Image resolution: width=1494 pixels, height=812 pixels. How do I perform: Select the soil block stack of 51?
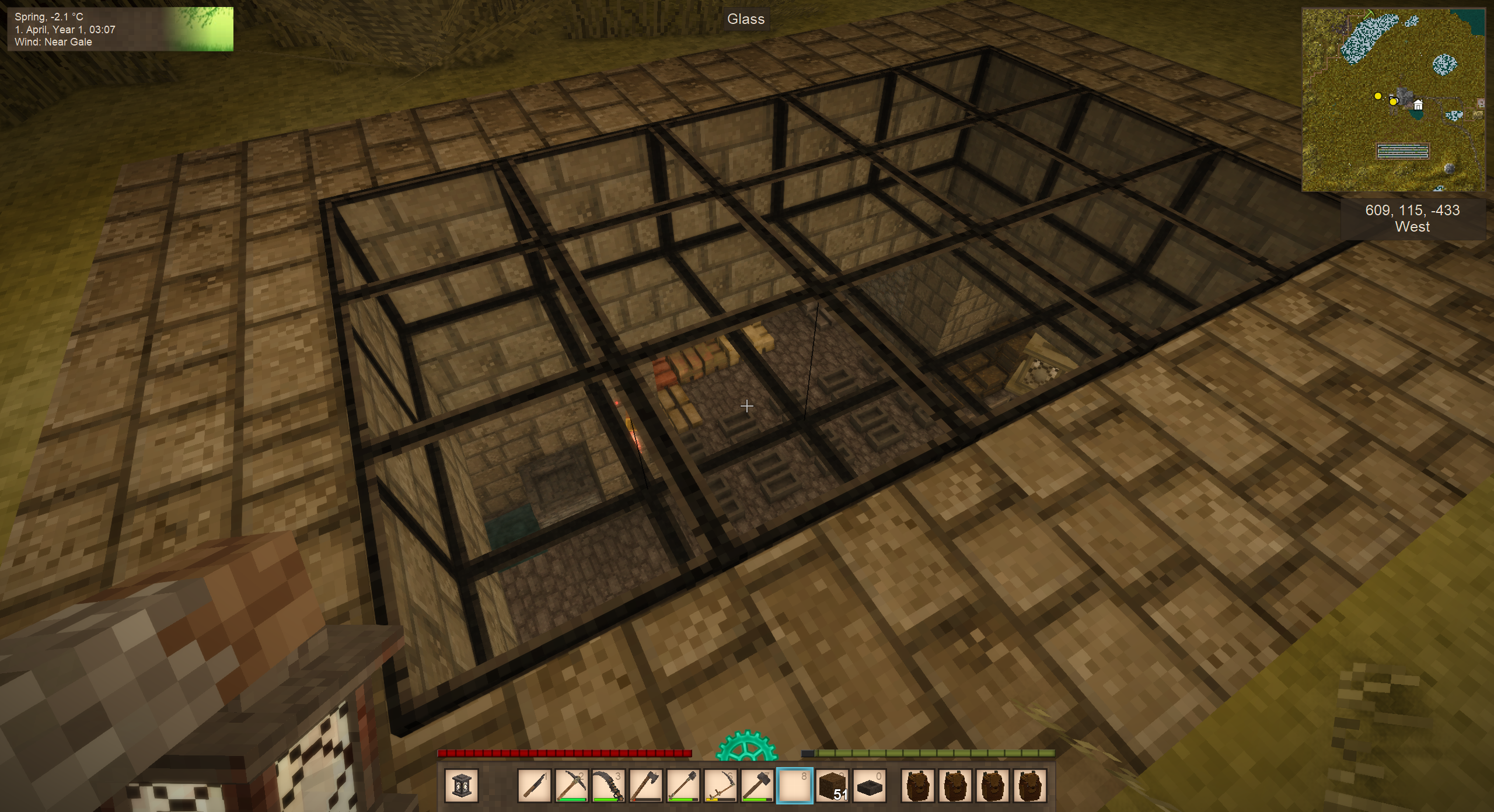832,786
